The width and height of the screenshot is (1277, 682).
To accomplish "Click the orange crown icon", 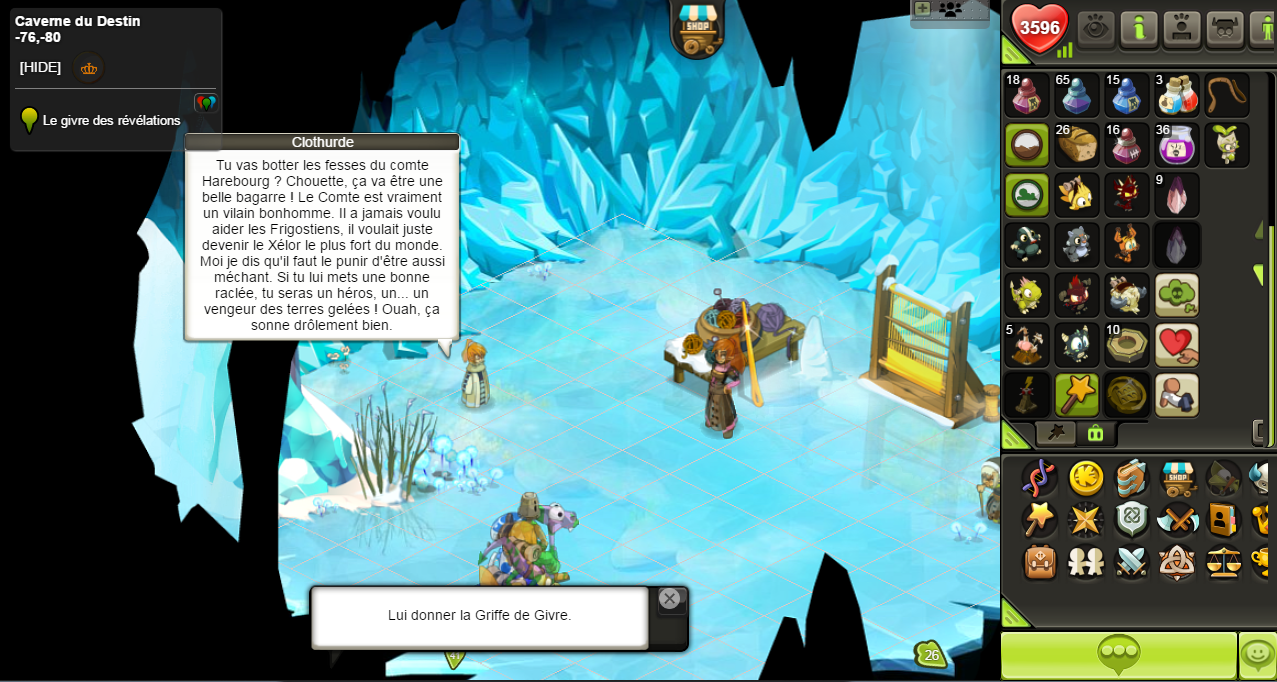I will (x=89, y=69).
